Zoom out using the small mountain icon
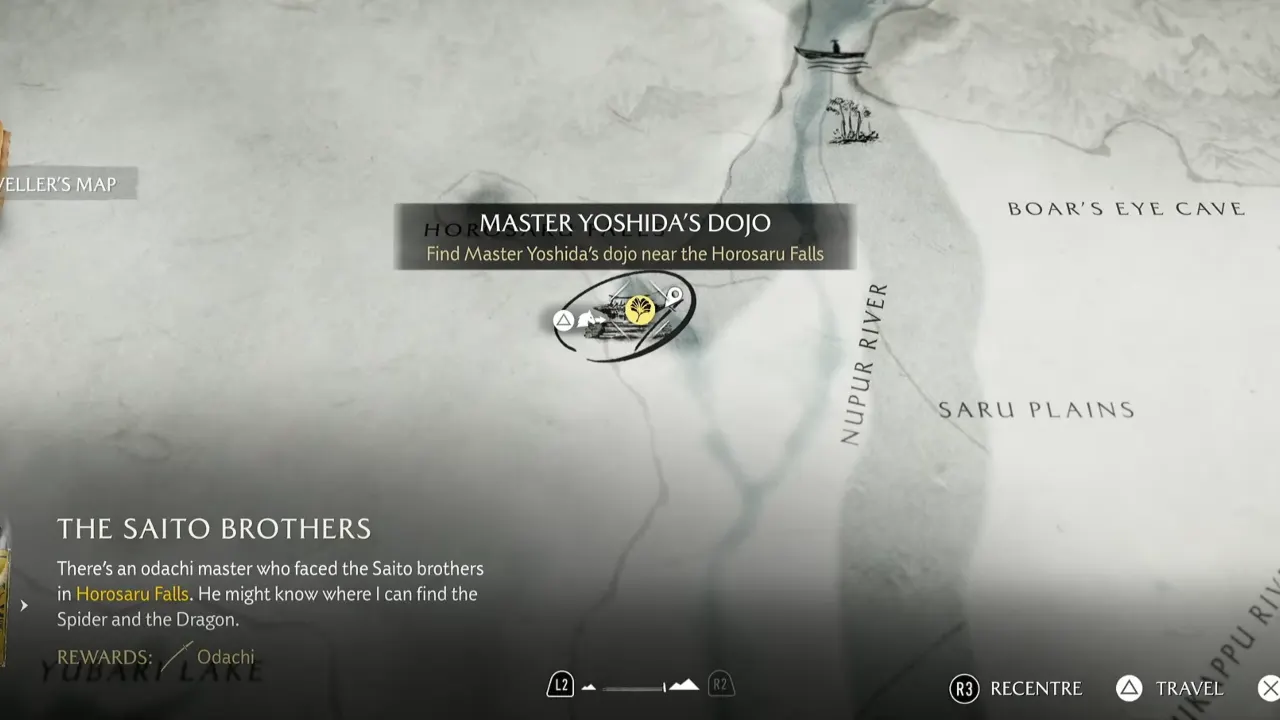The image size is (1280, 720). pos(589,687)
